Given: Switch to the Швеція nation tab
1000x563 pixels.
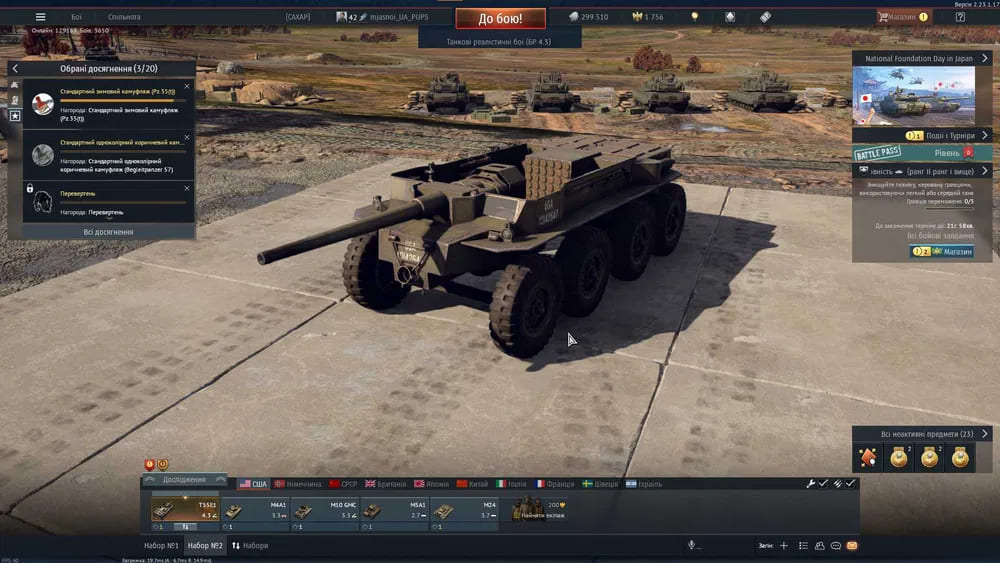Looking at the screenshot, I should [601, 484].
